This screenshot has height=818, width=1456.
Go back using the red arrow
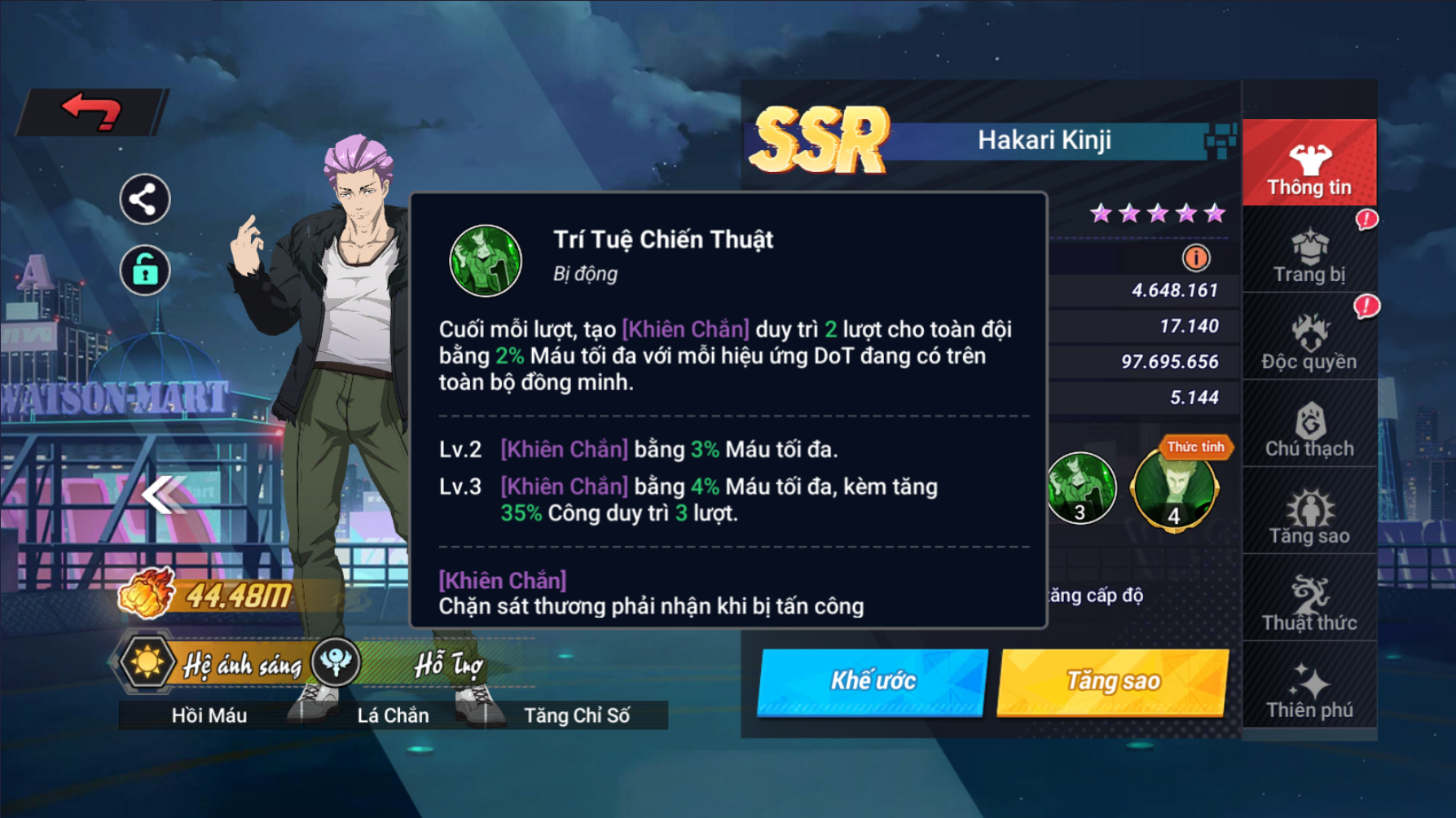pos(92,112)
